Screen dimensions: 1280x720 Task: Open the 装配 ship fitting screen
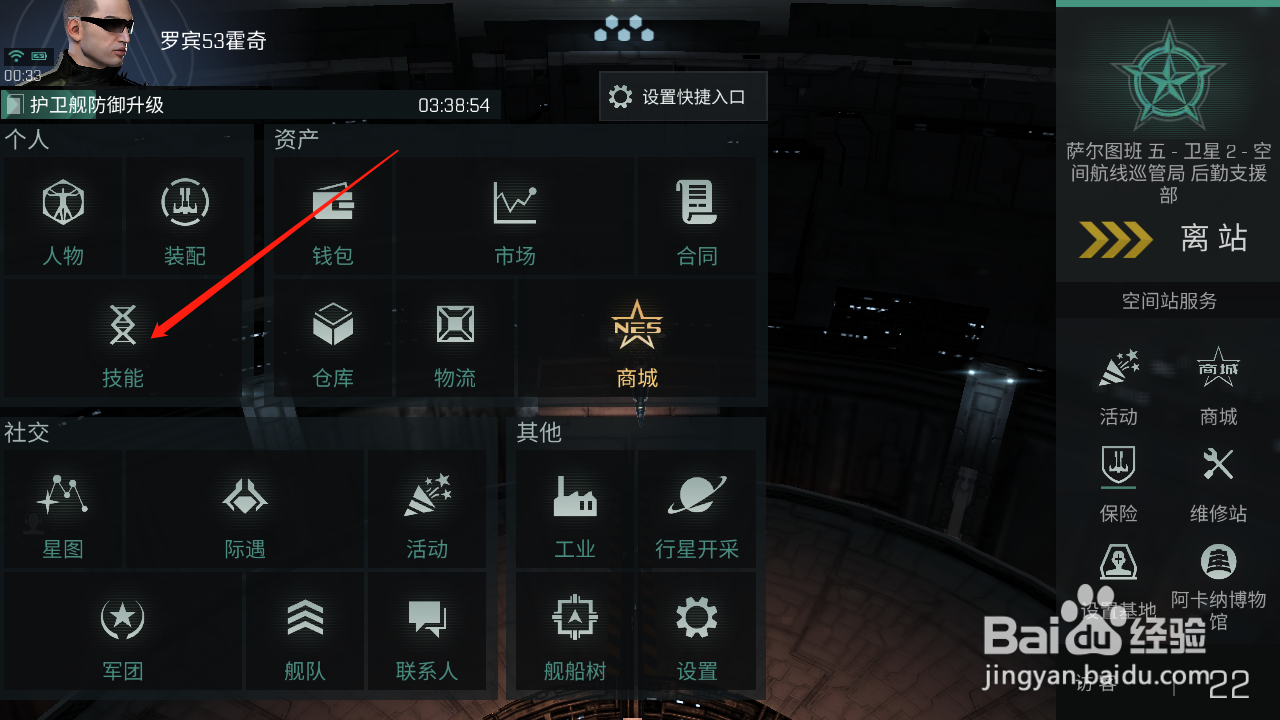(184, 217)
